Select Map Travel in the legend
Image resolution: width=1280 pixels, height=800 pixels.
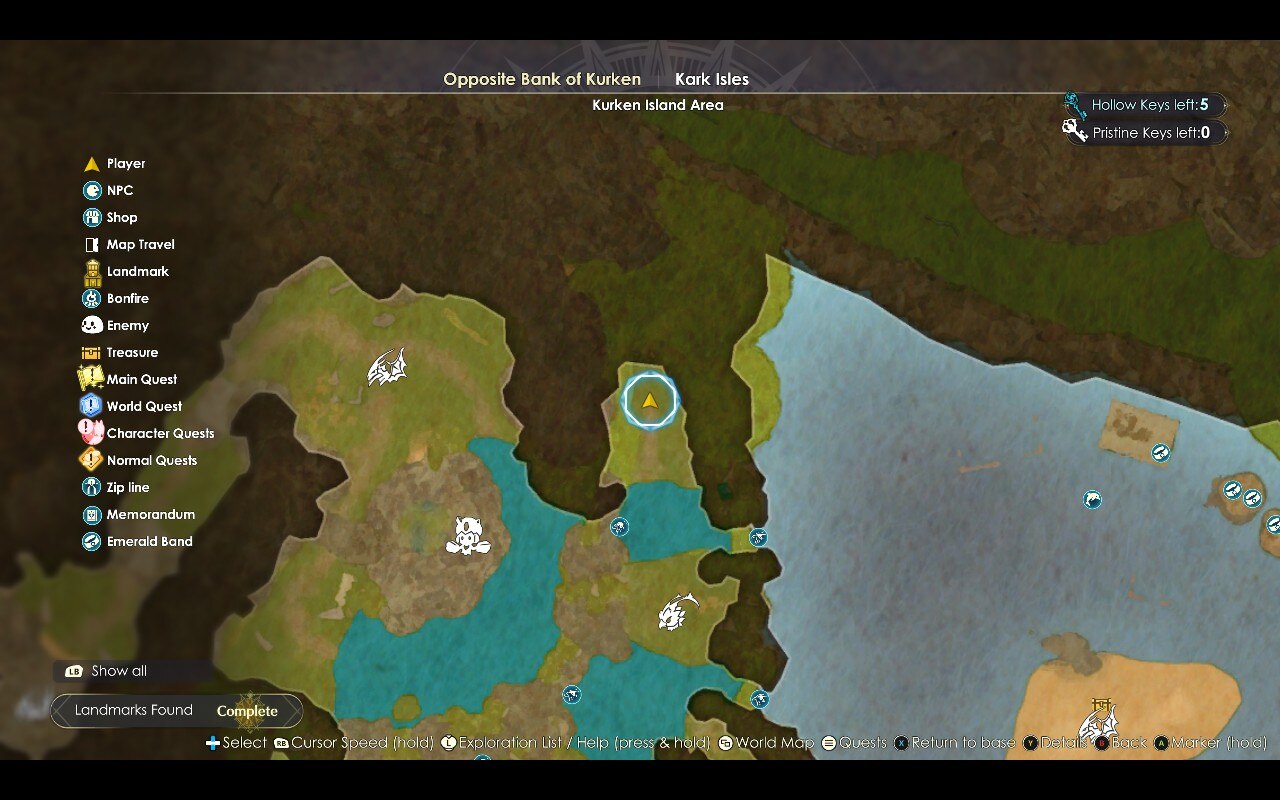coord(140,244)
